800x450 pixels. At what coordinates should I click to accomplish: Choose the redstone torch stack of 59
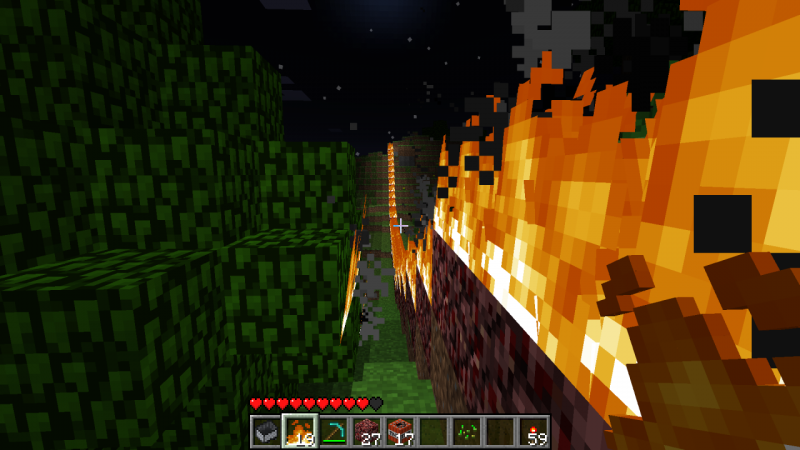point(534,432)
